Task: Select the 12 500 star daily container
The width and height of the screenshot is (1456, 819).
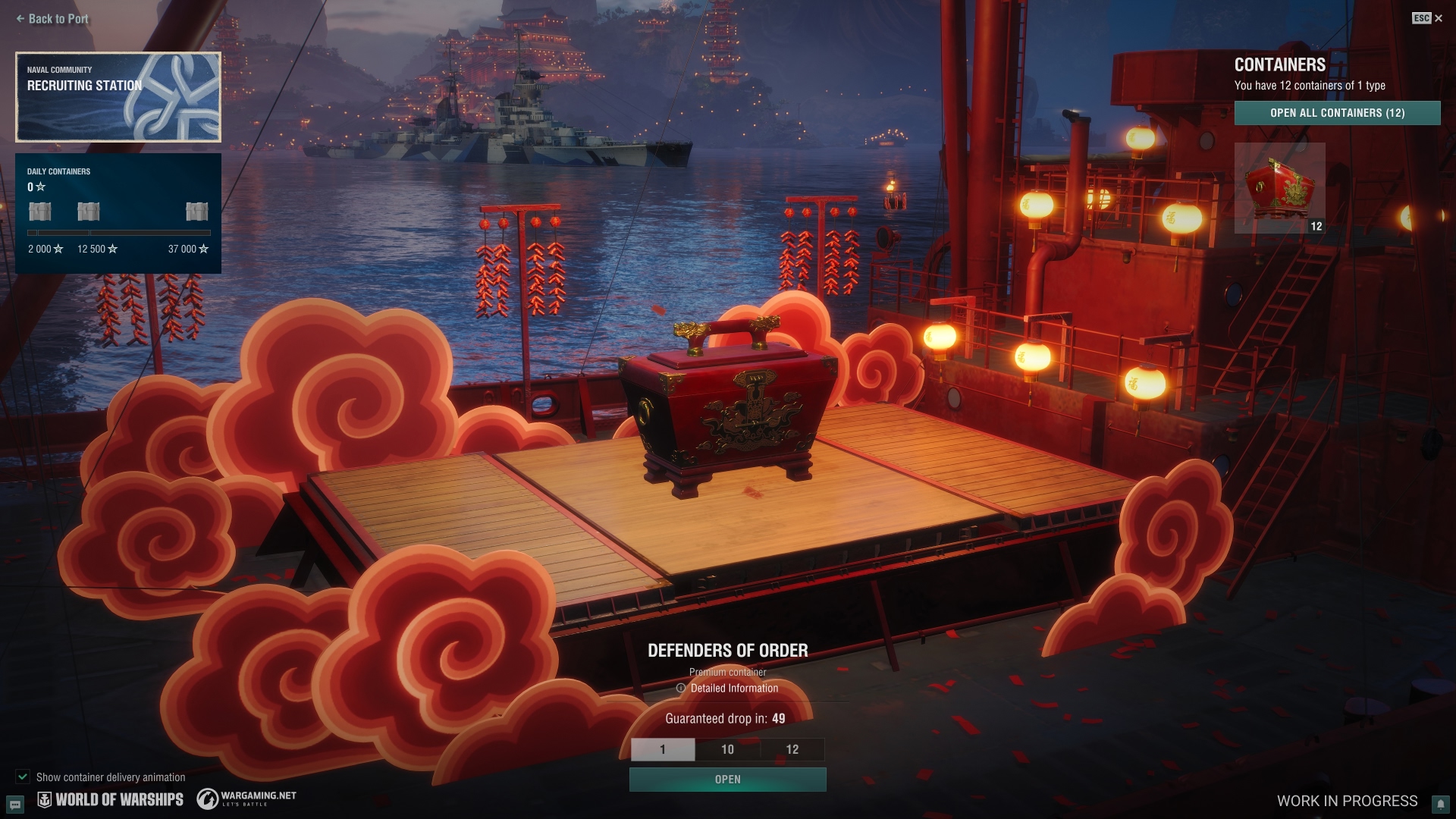Action: (x=89, y=212)
